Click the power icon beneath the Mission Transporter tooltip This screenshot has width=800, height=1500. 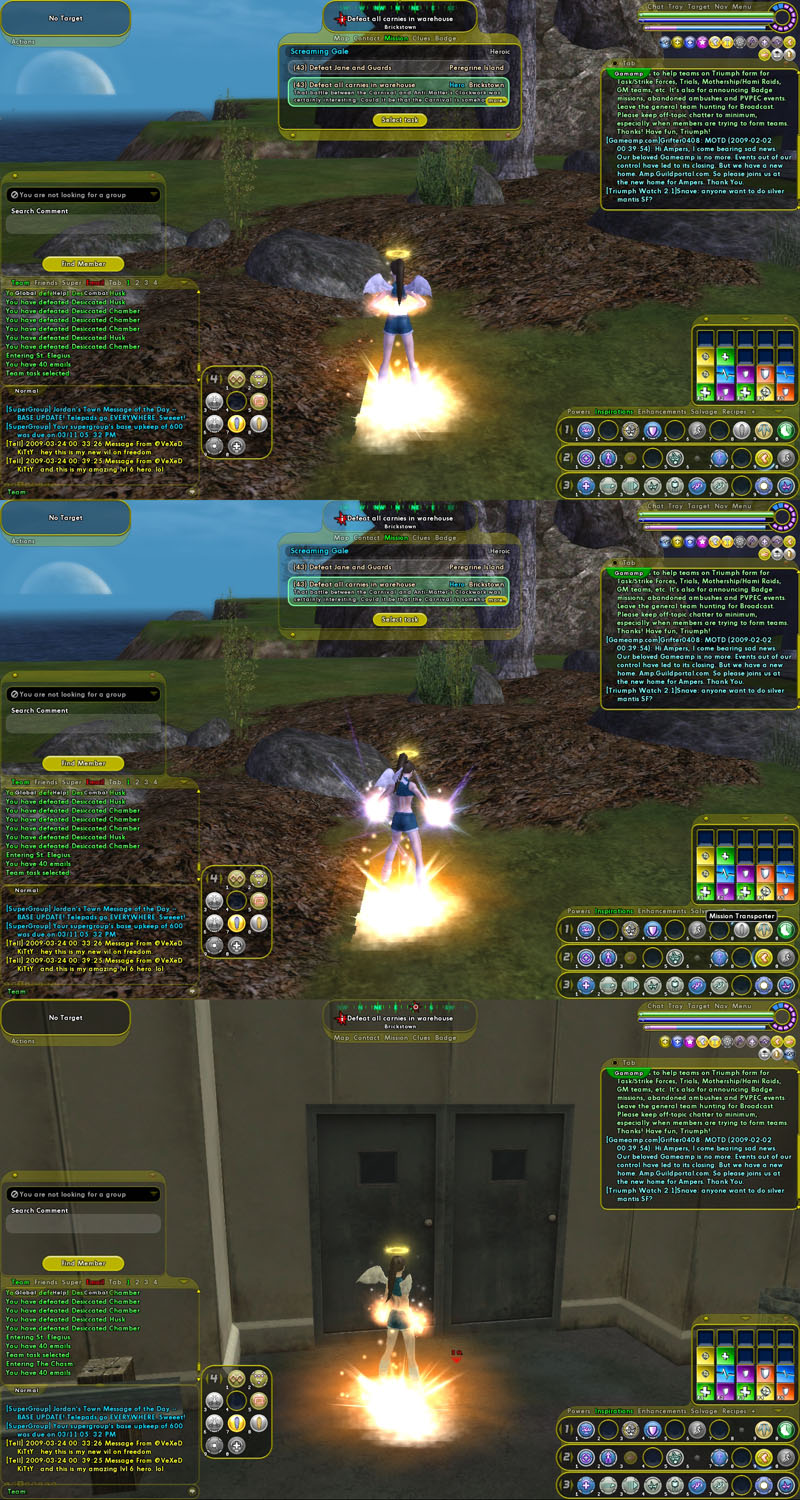click(741, 930)
